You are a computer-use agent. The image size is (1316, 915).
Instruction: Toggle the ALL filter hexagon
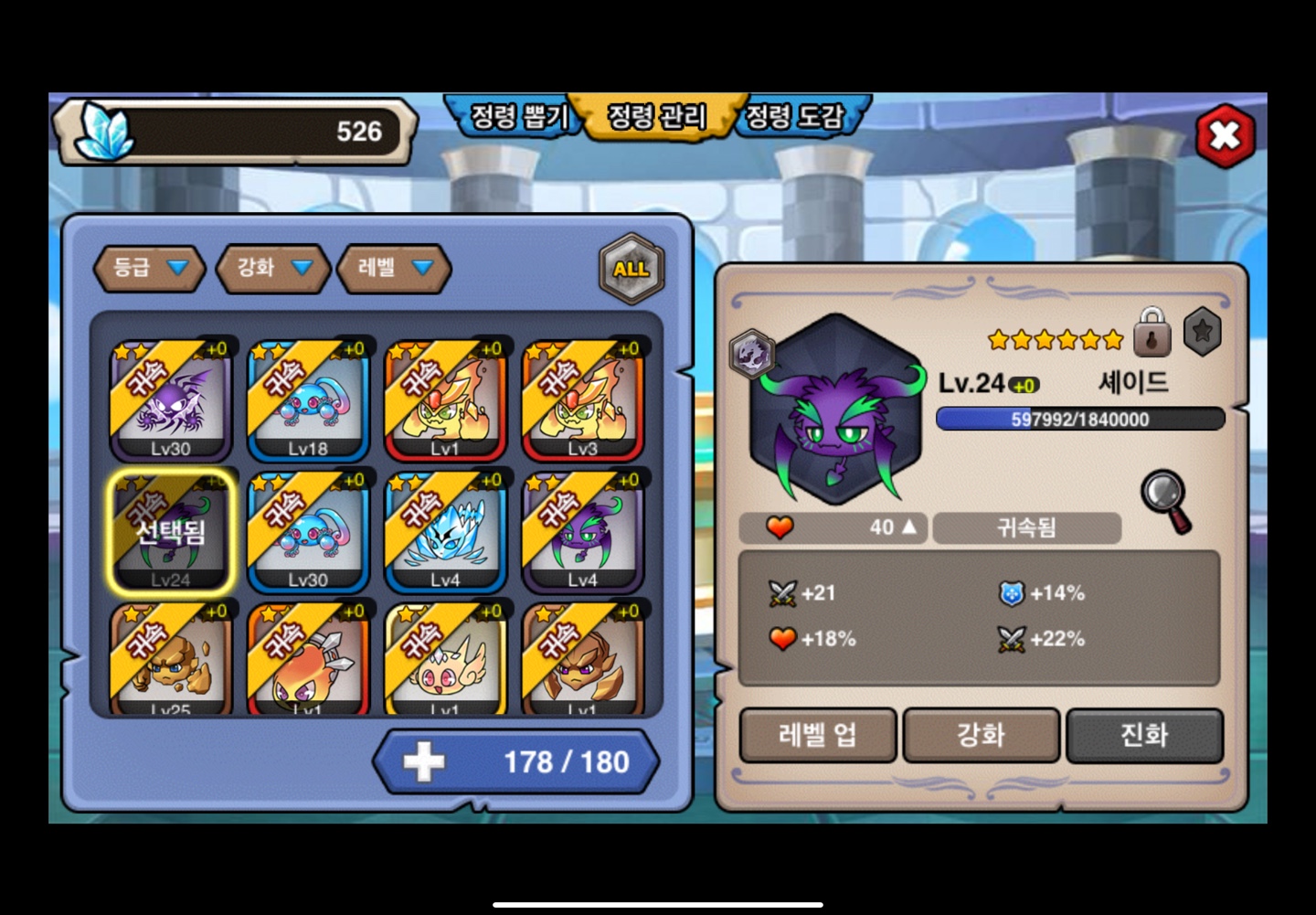[631, 269]
